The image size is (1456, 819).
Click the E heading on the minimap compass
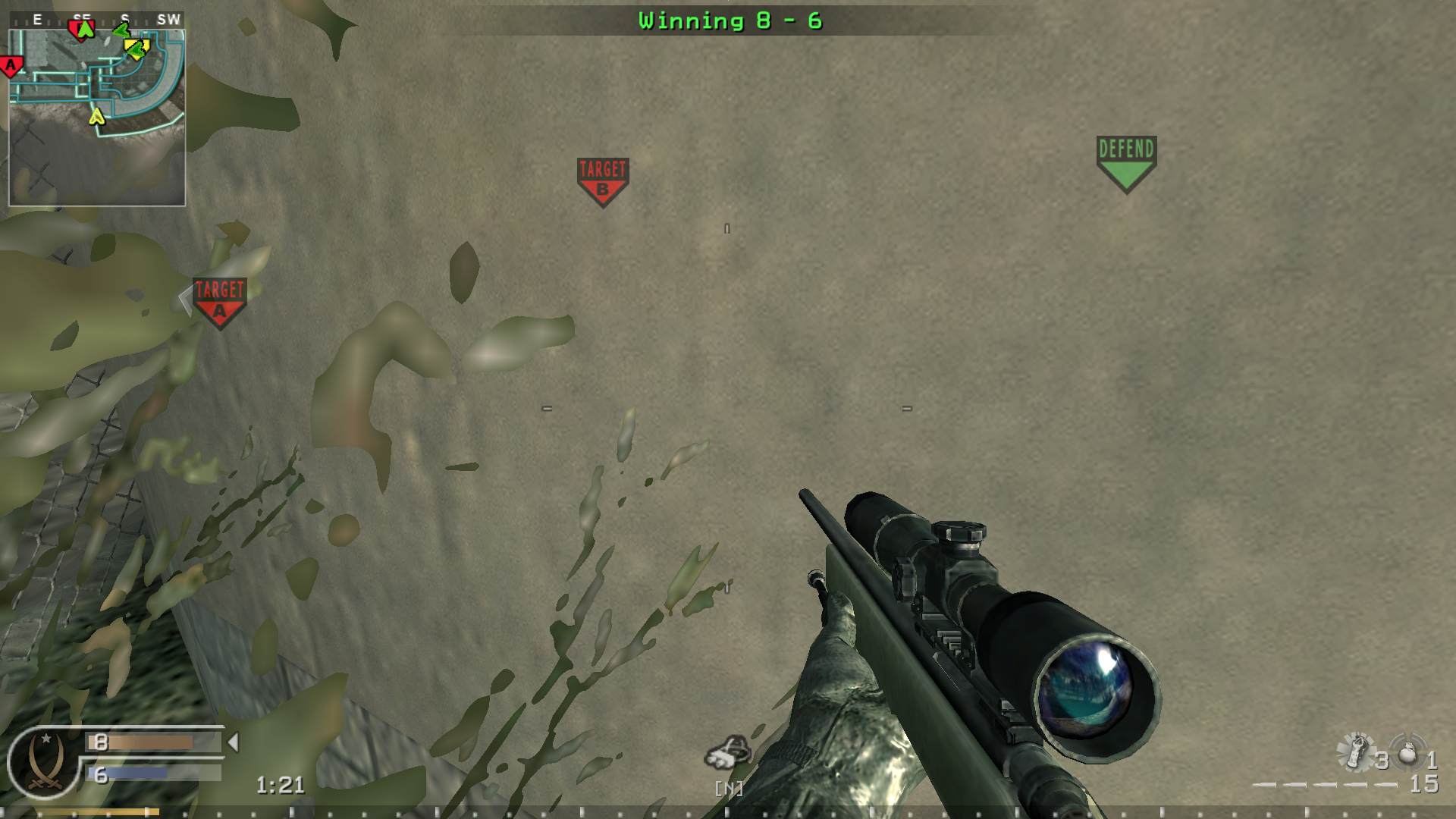37,18
